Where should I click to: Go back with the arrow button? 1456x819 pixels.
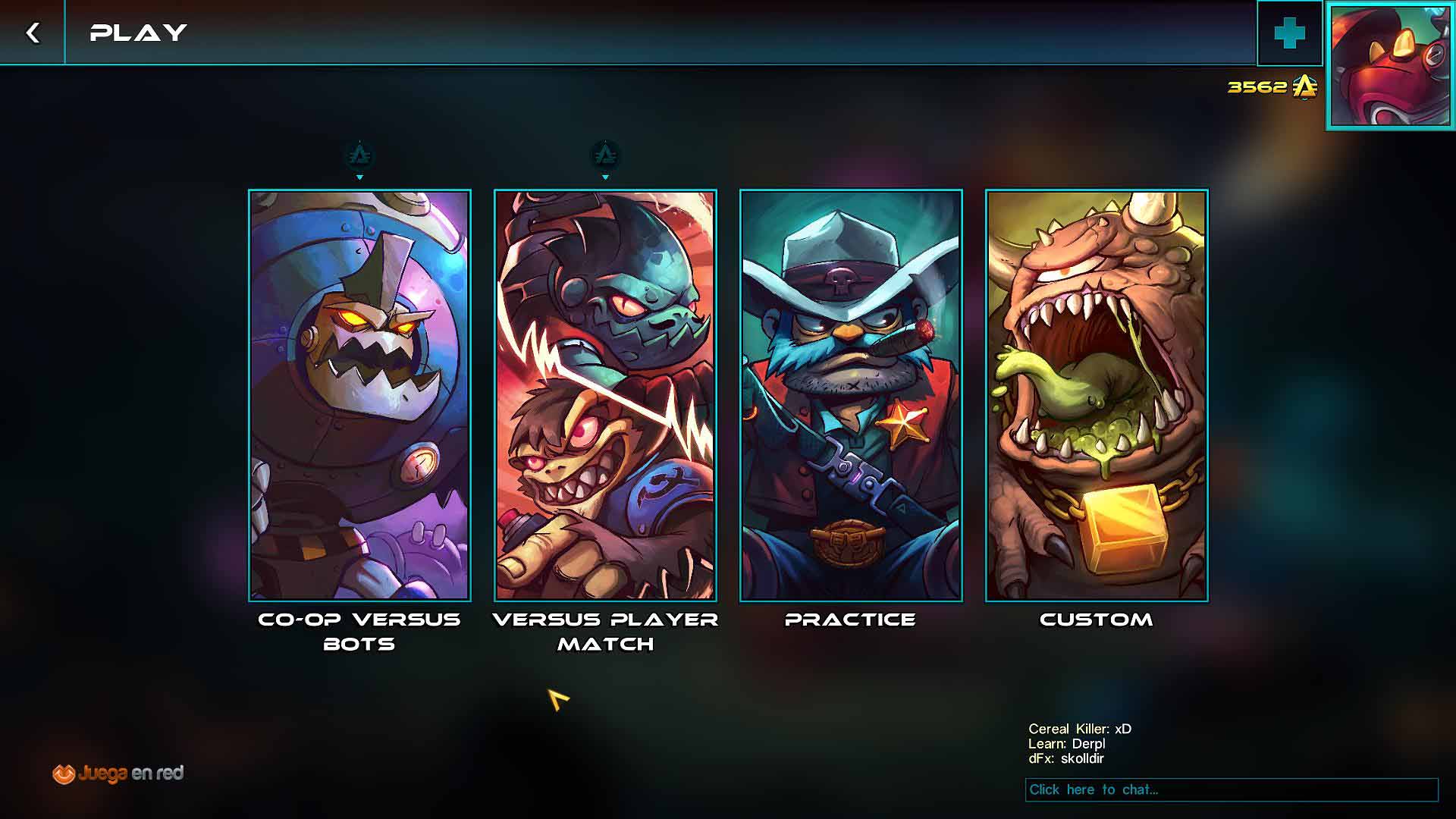[32, 33]
